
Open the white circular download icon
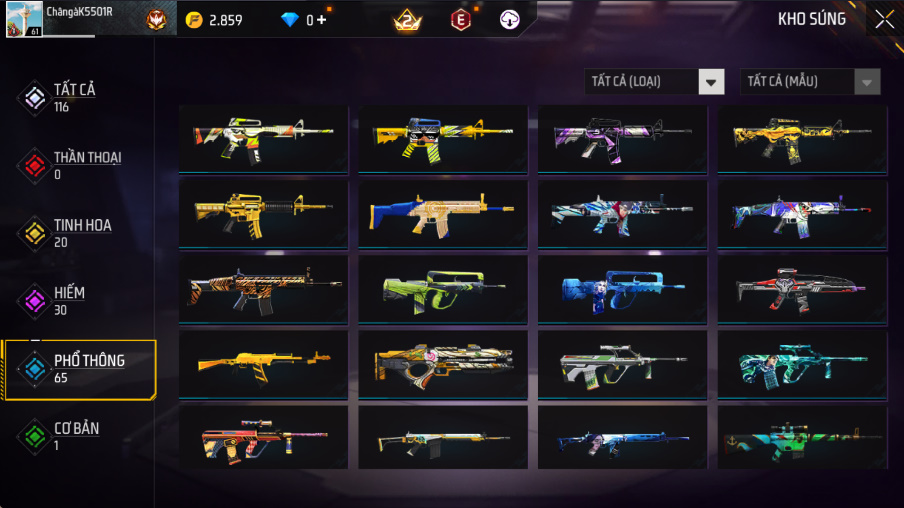click(510, 19)
